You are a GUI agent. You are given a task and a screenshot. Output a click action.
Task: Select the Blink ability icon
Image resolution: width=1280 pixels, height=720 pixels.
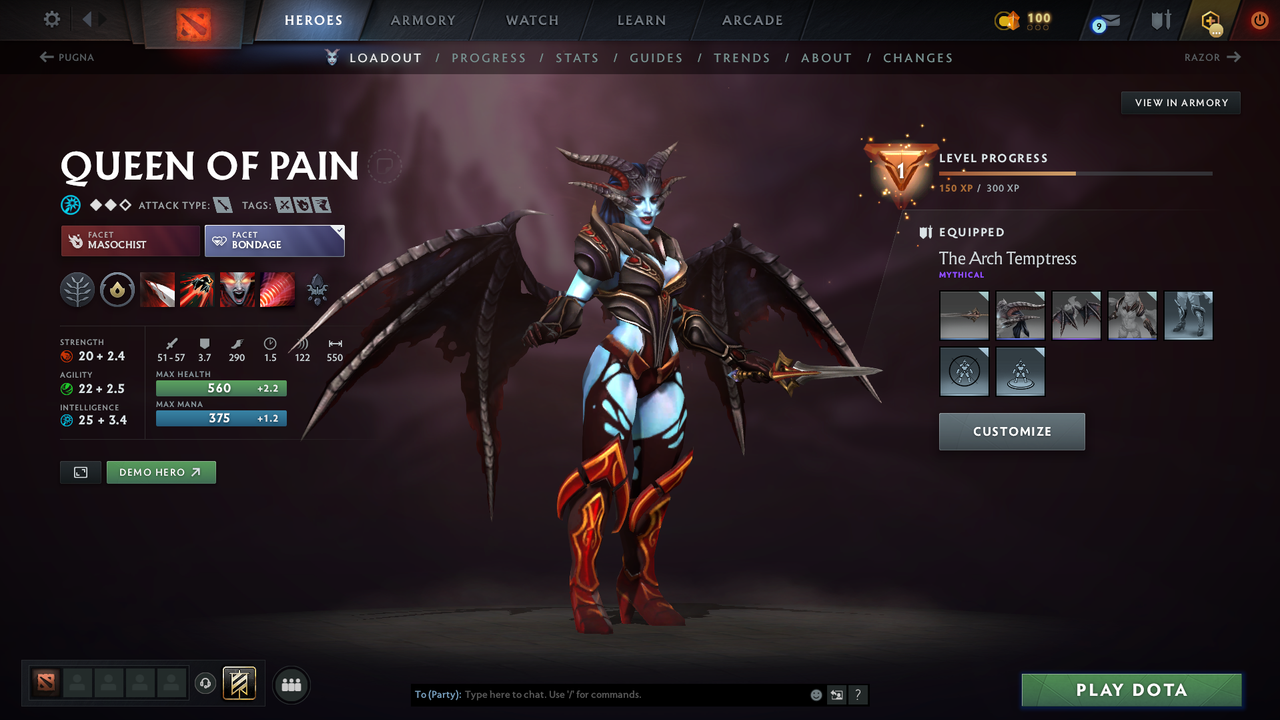[197, 290]
